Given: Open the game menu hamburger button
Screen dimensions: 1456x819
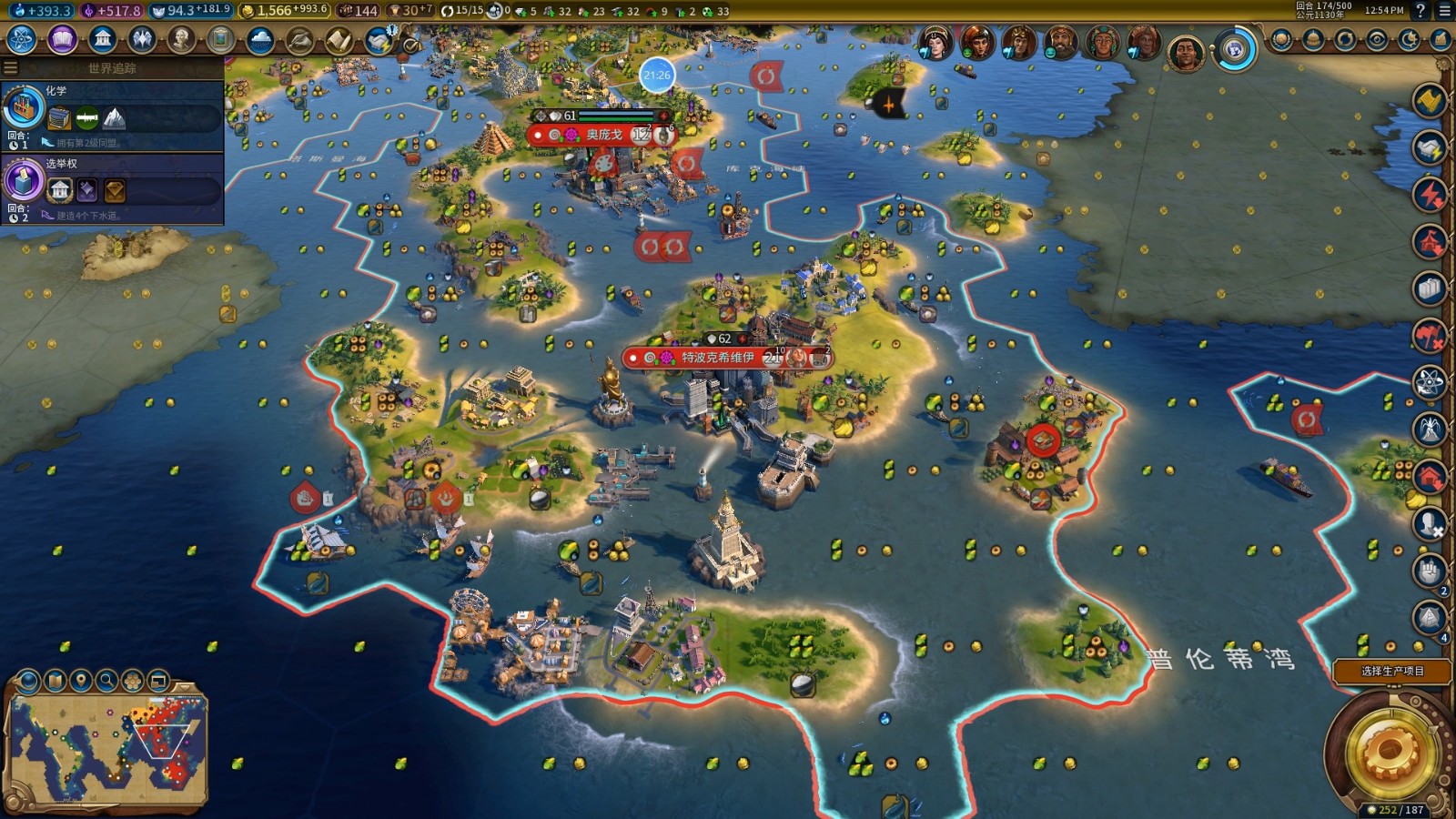Looking at the screenshot, I should [1444, 11].
